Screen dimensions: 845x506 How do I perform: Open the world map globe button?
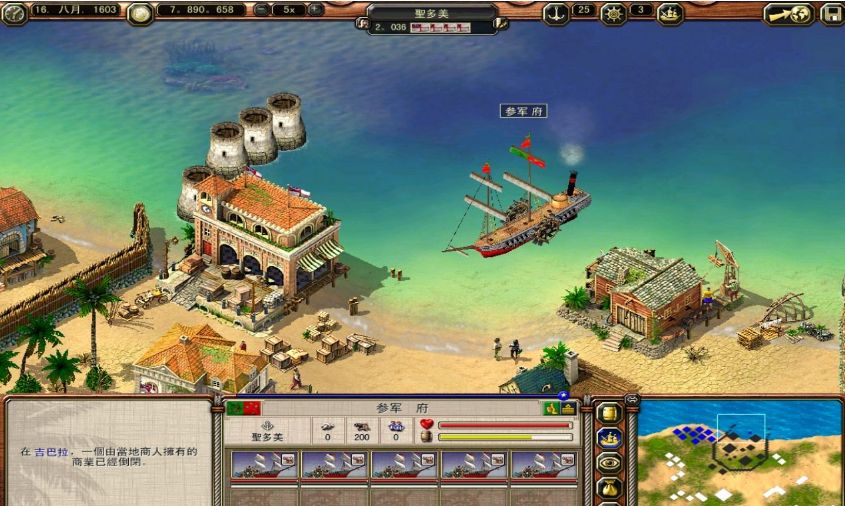coord(787,14)
